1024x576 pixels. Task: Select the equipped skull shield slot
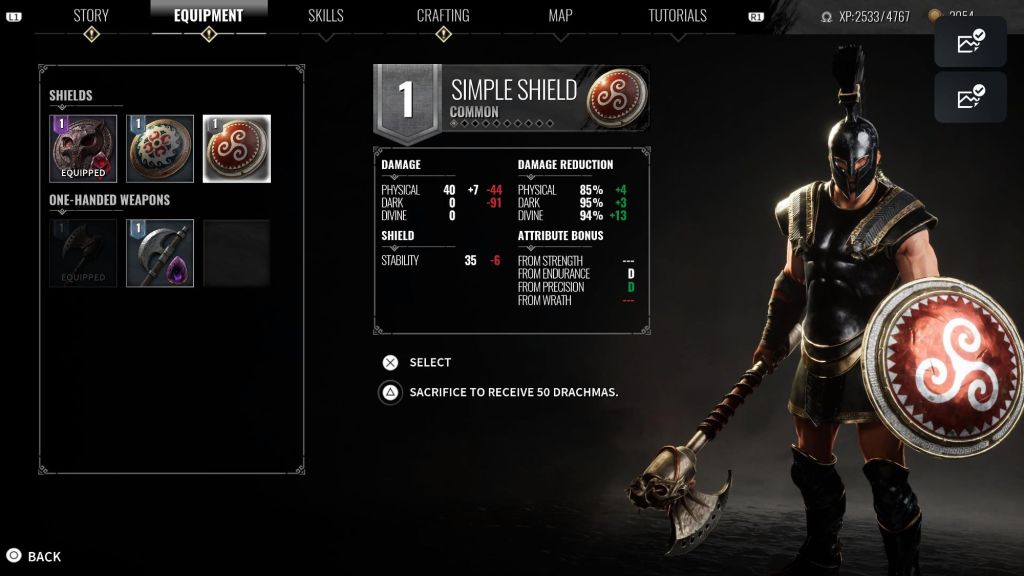(x=83, y=149)
